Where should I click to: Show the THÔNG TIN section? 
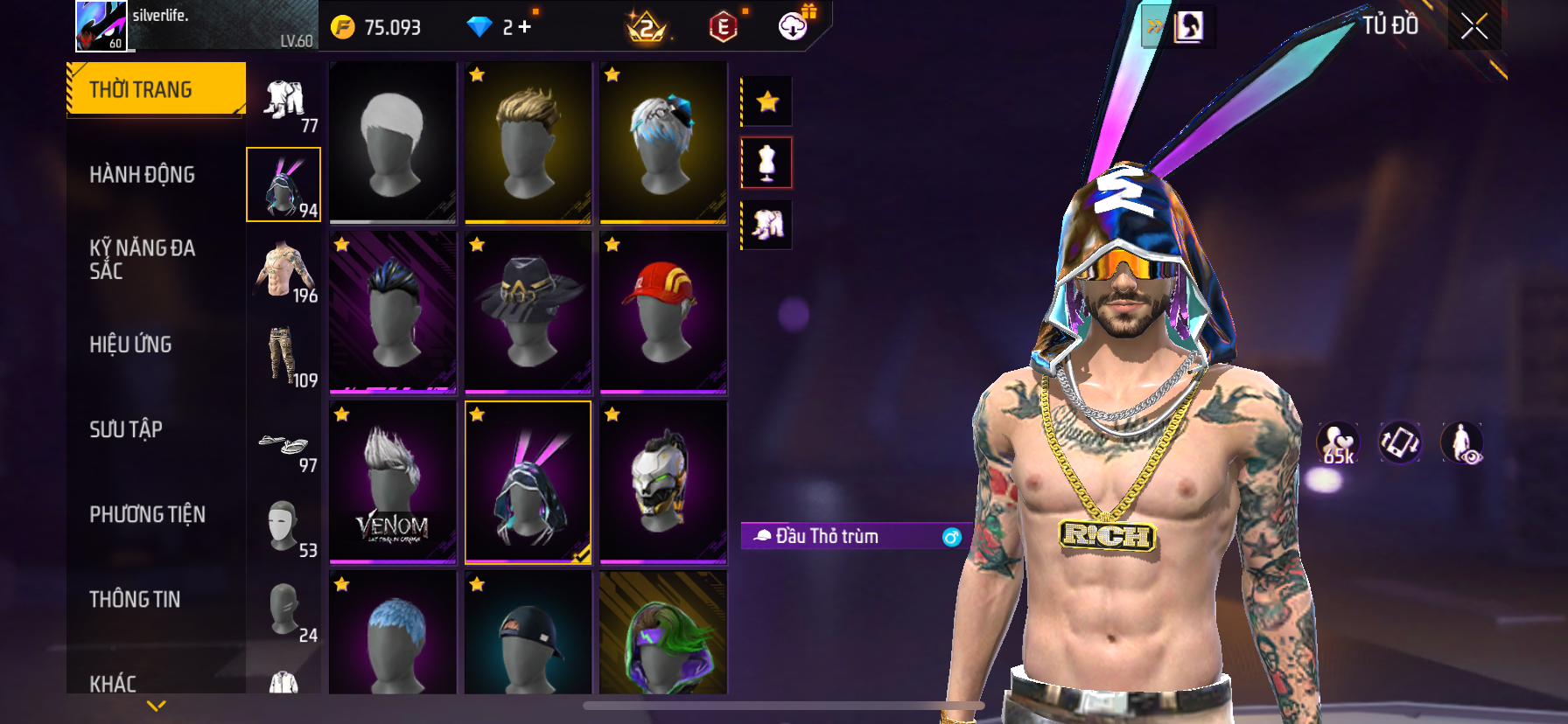pos(135,599)
